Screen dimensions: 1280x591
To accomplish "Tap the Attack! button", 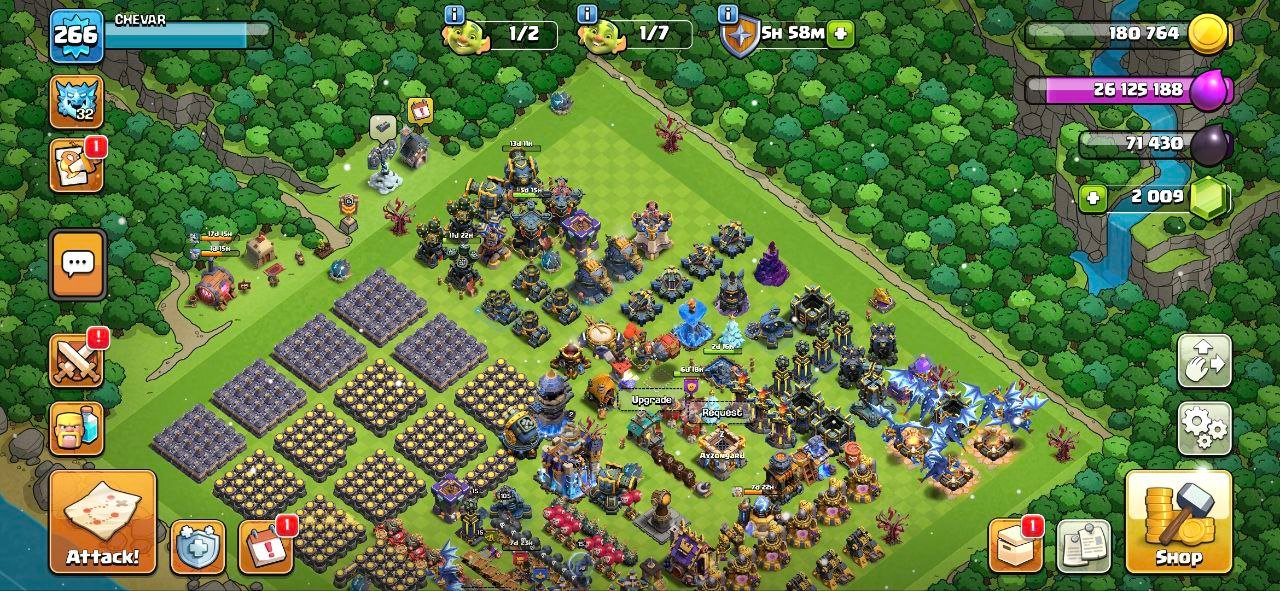I will [x=103, y=522].
